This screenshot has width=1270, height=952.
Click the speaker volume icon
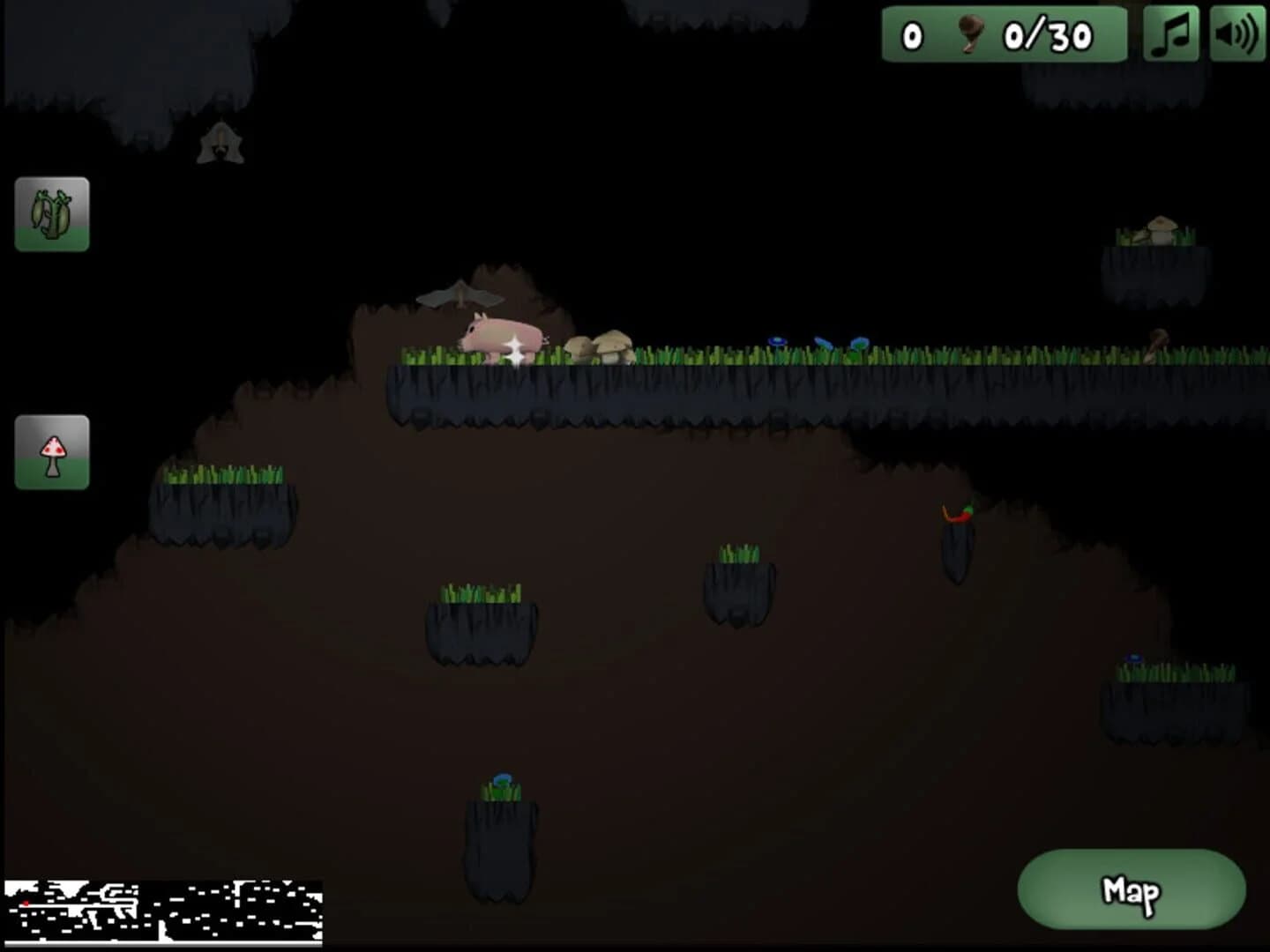tap(1236, 35)
